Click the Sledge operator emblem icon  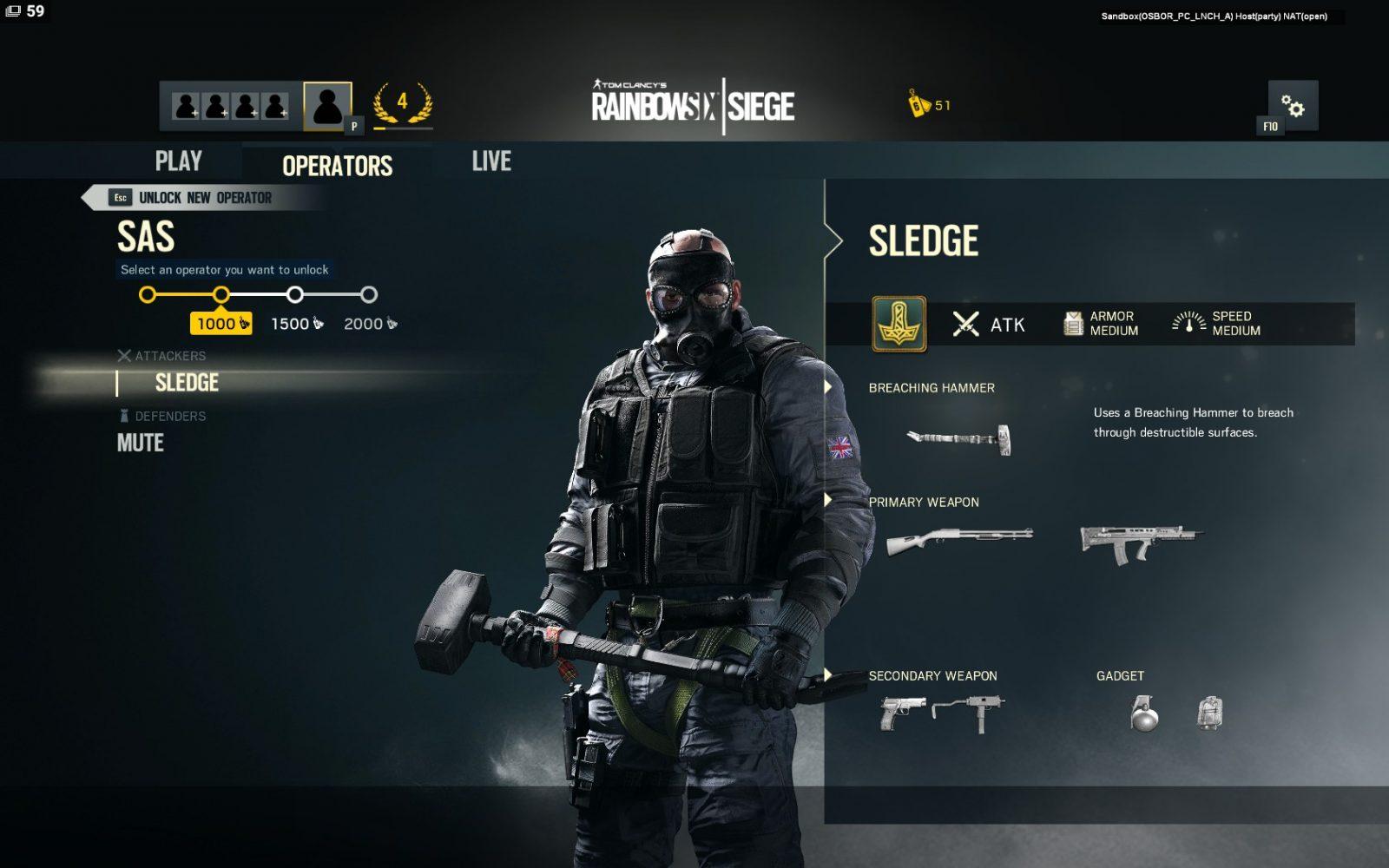899,324
